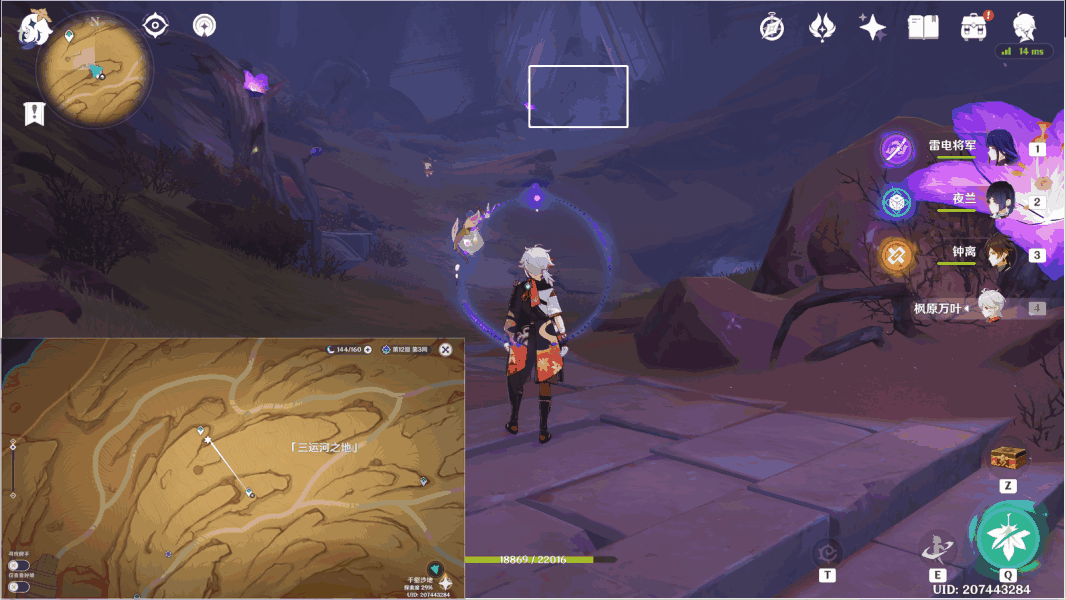This screenshot has height=600, width=1066.
Task: Activate the eye-shaped elemental sight icon
Action: click(x=156, y=25)
